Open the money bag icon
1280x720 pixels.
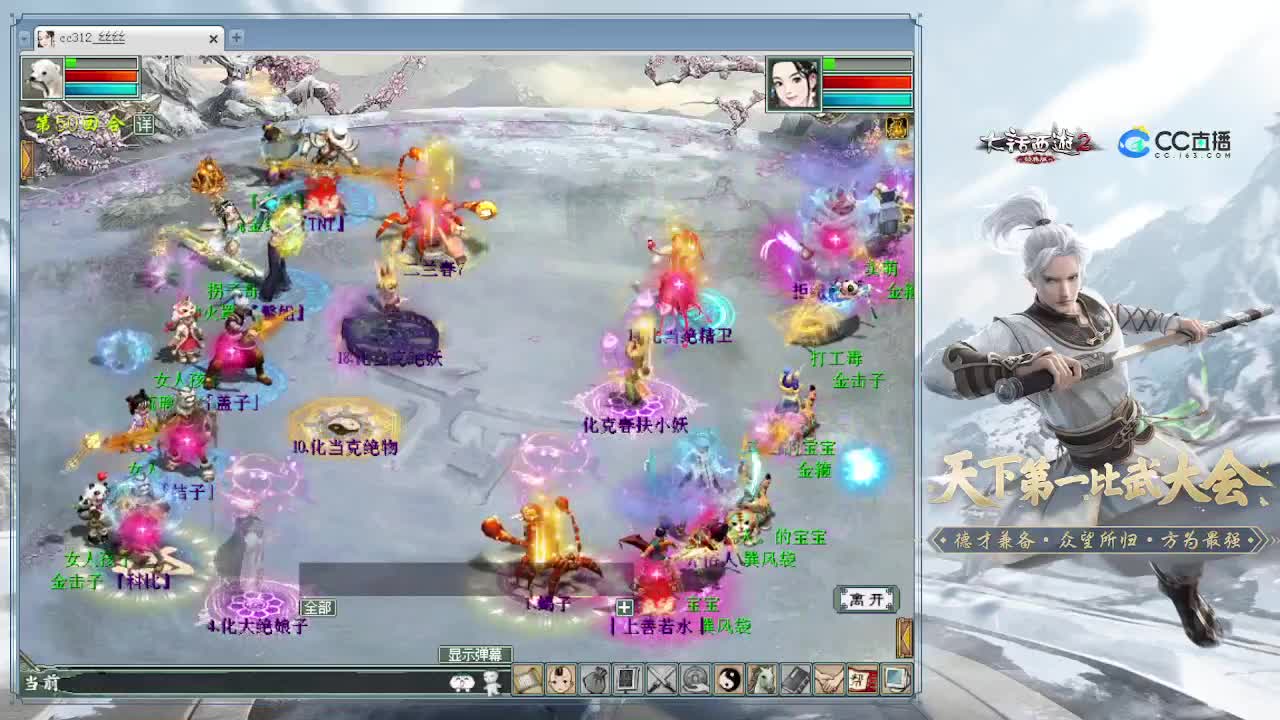click(594, 685)
